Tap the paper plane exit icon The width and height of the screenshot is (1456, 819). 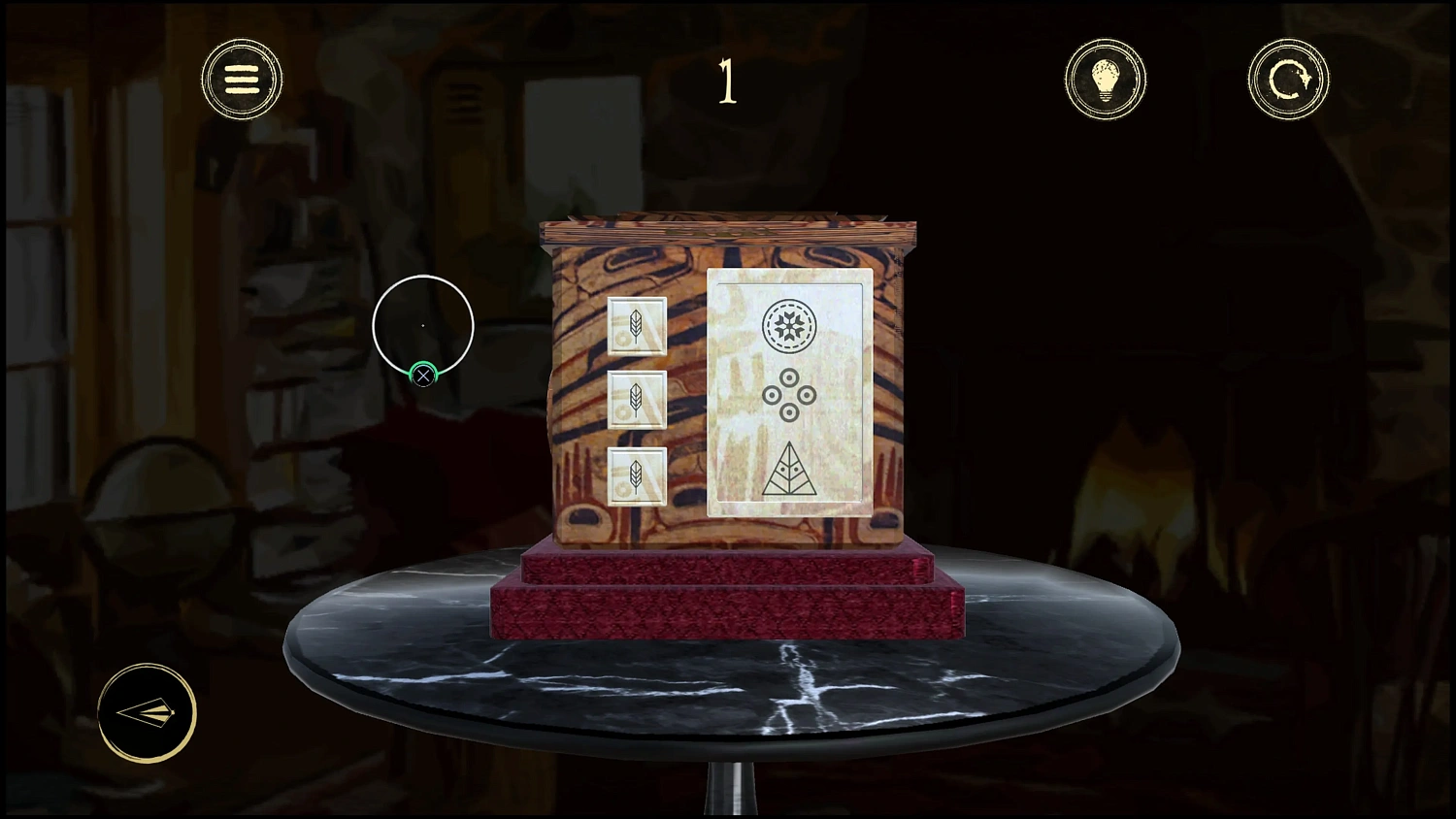(148, 713)
